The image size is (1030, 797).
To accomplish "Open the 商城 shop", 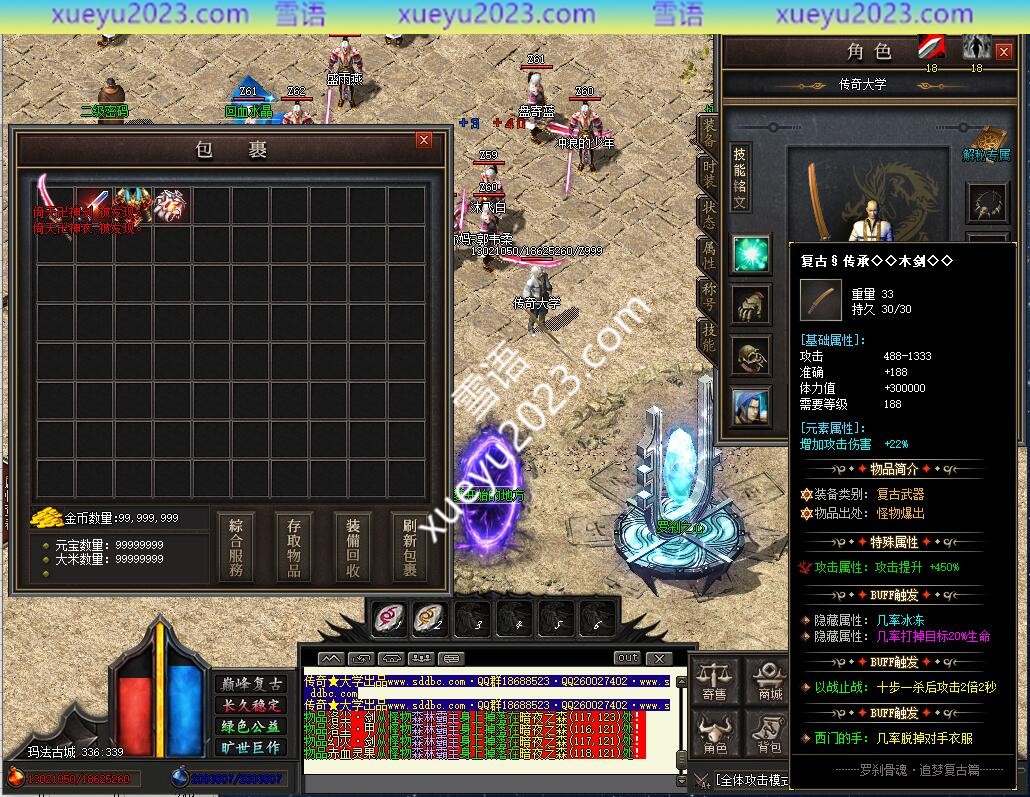I will [x=770, y=680].
